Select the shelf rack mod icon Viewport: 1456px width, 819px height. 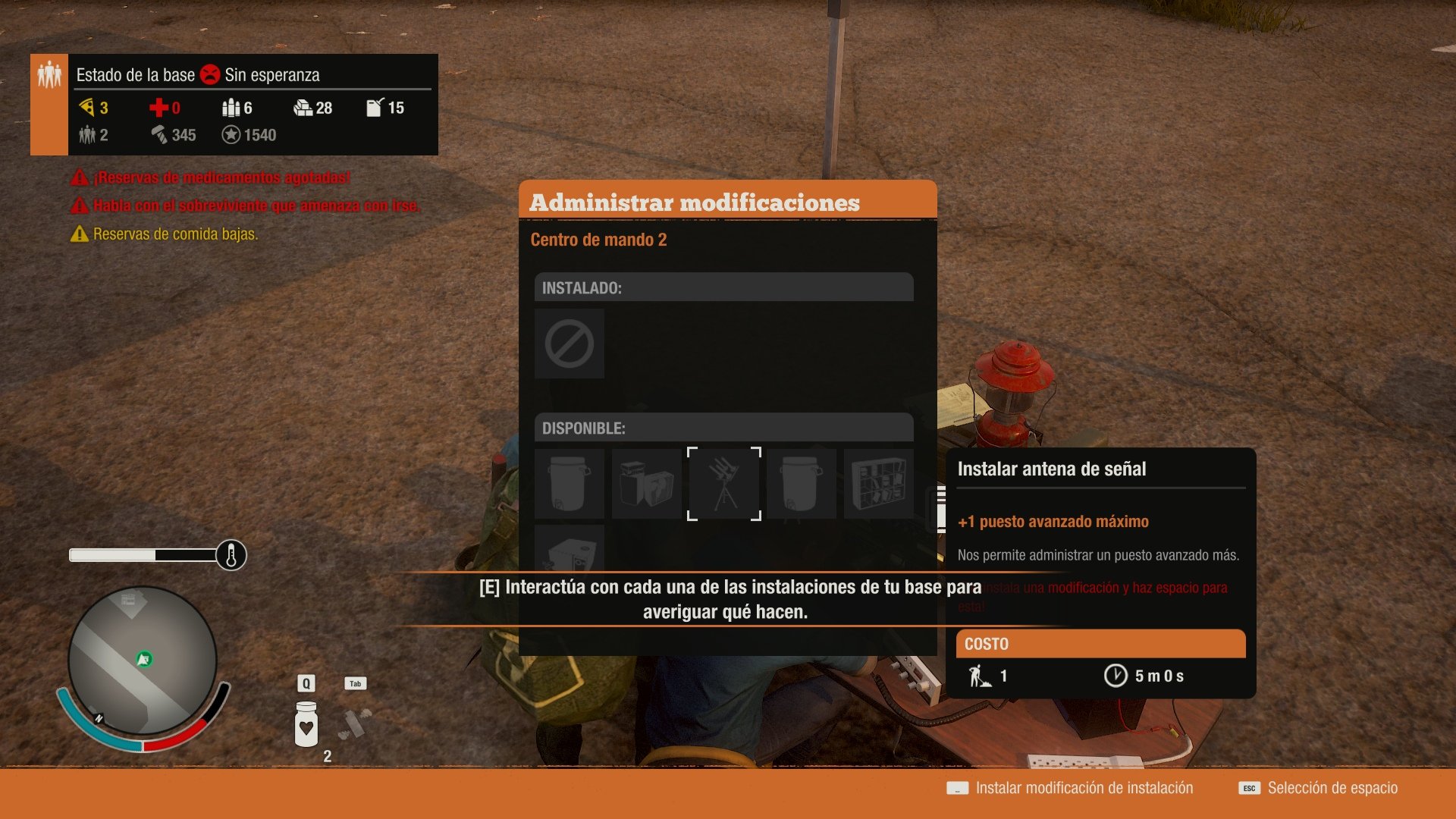(x=879, y=483)
